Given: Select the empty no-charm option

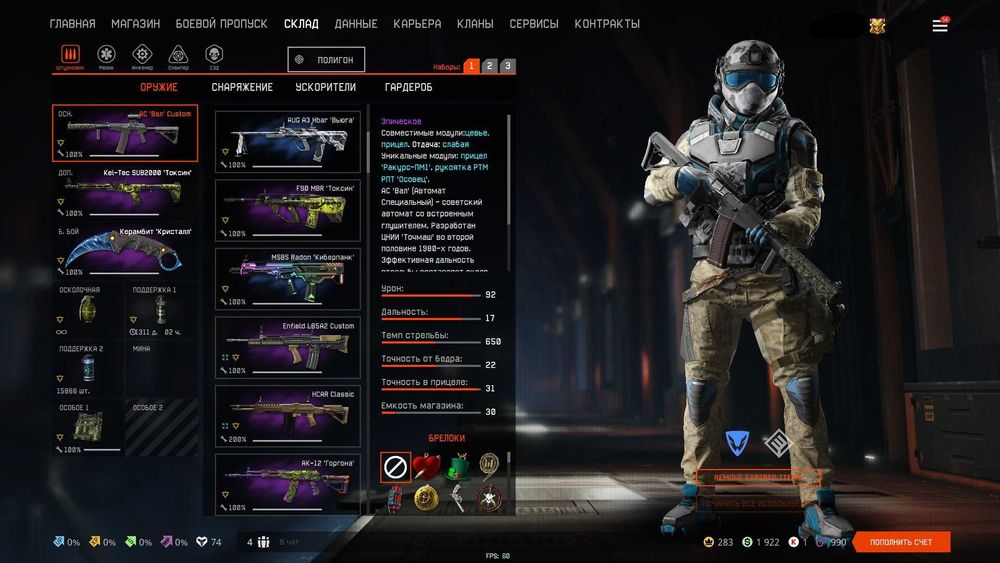Looking at the screenshot, I should coord(396,466).
